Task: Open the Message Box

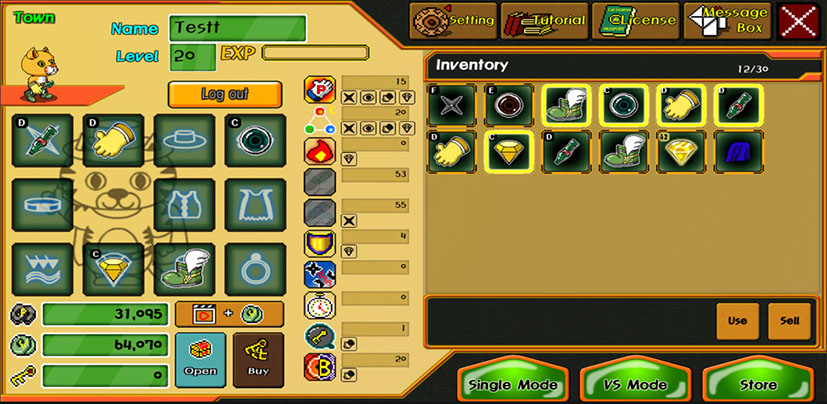Action: click(726, 21)
